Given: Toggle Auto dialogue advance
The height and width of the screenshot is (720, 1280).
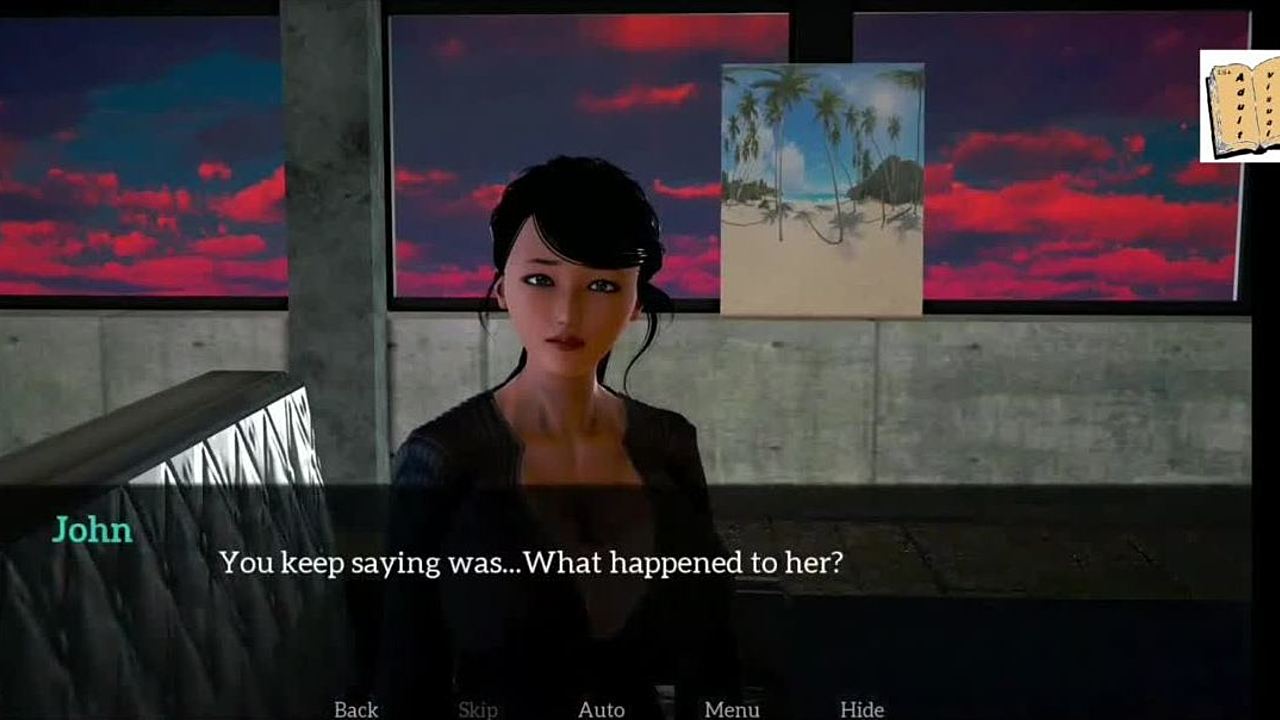Looking at the screenshot, I should [x=601, y=709].
